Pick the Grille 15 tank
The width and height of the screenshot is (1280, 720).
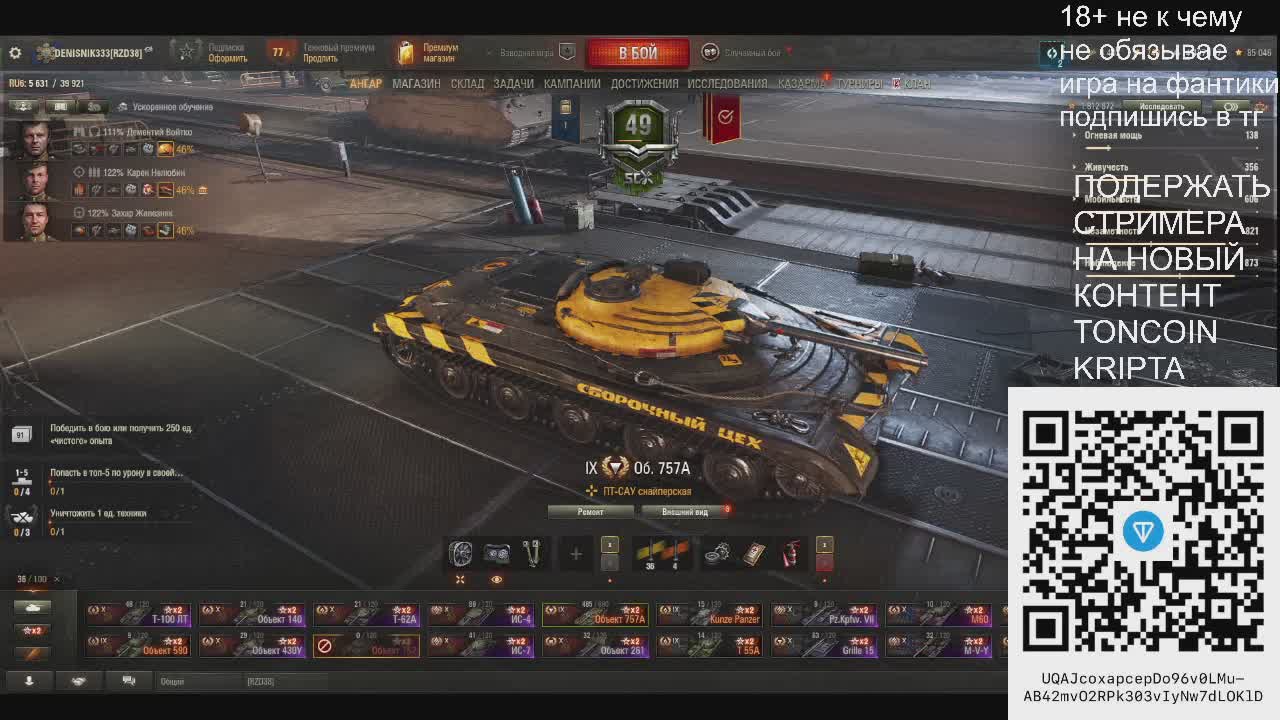(825, 646)
